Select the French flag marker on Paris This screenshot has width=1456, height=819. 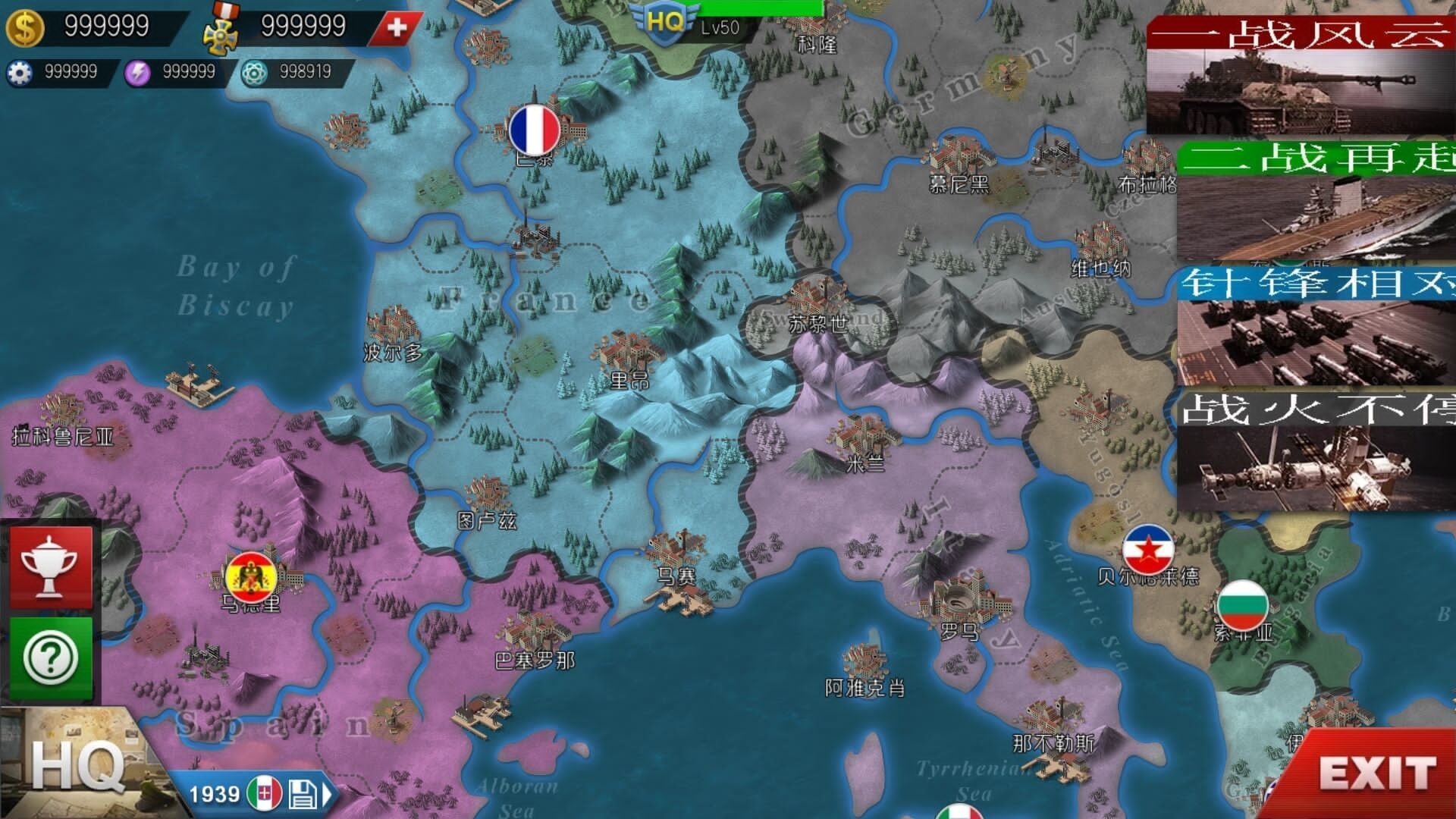[535, 129]
